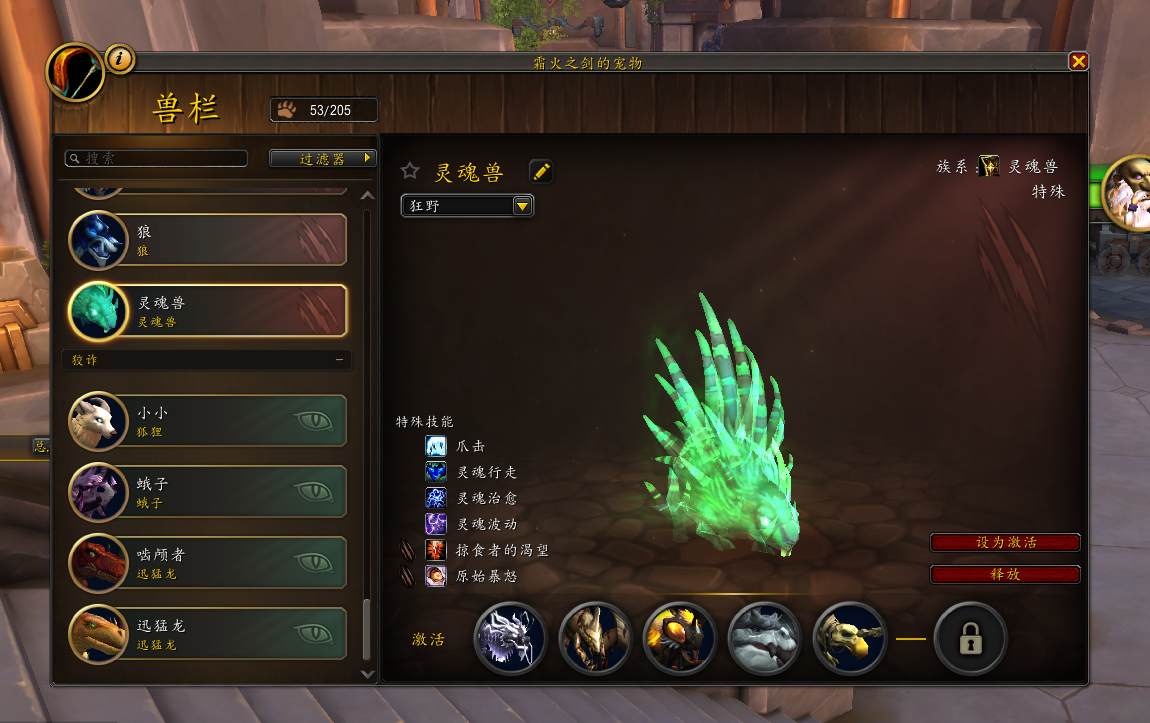Viewport: 1150px width, 723px height.
Task: Click the 设为激活 button
Action: click(x=1005, y=543)
